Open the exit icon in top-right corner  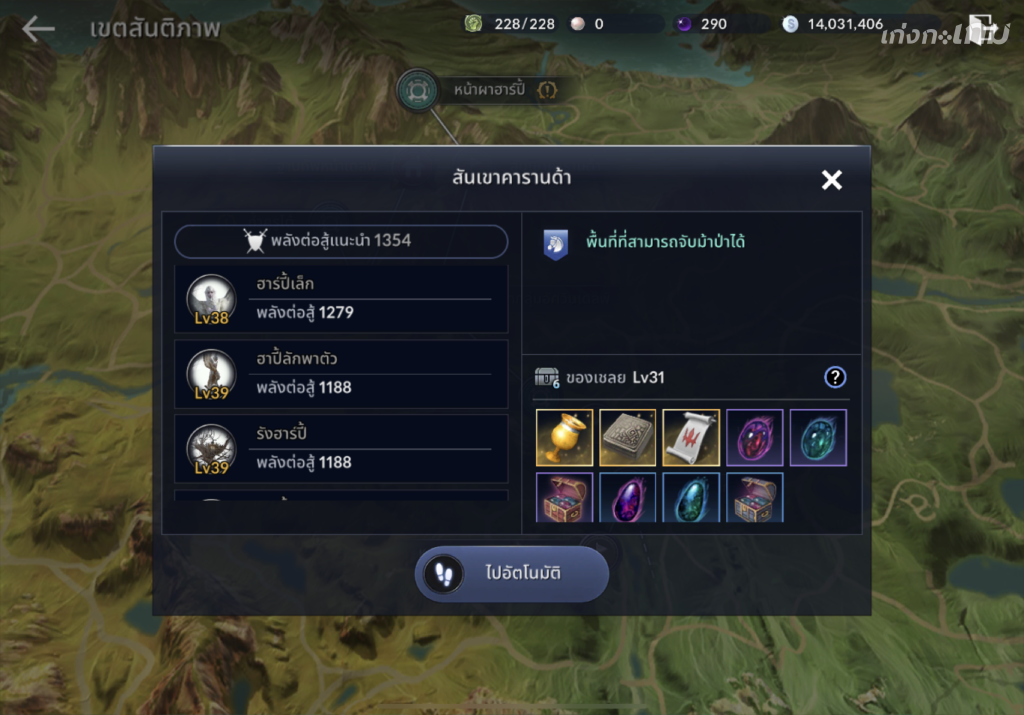tap(982, 30)
